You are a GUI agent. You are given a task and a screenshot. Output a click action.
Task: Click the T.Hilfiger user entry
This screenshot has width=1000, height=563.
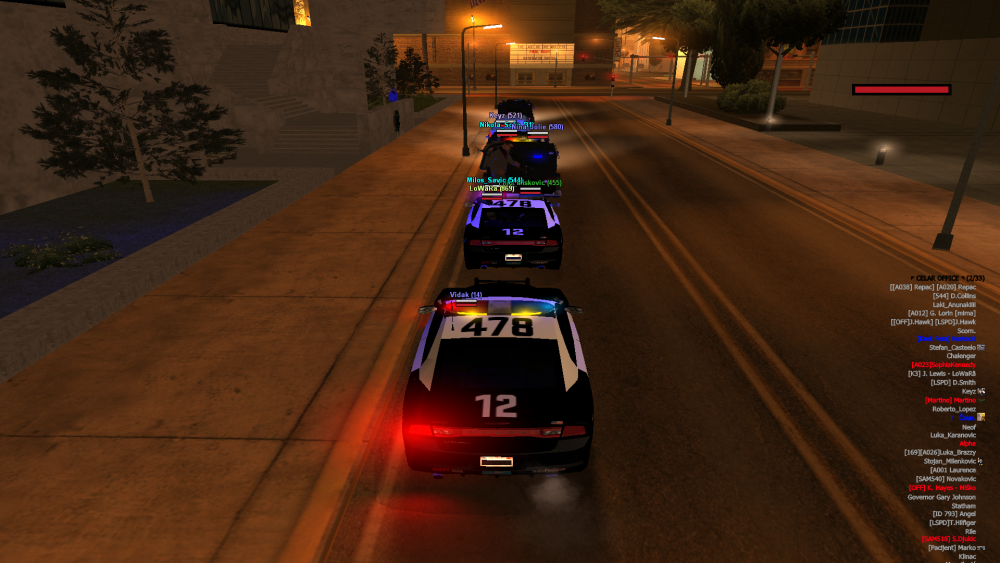point(951,523)
